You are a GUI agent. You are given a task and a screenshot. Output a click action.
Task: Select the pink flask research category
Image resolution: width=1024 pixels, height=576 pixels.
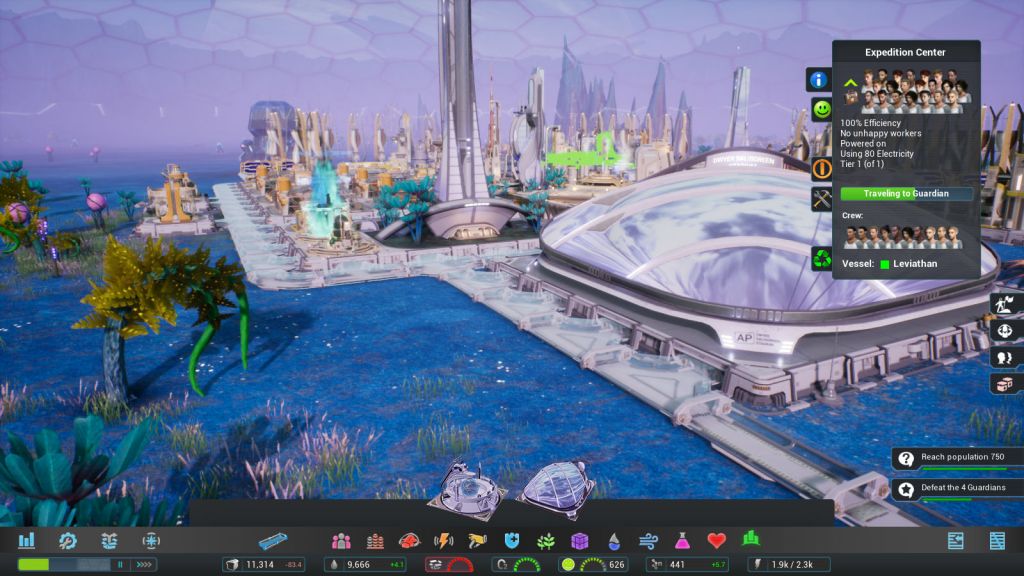point(682,541)
